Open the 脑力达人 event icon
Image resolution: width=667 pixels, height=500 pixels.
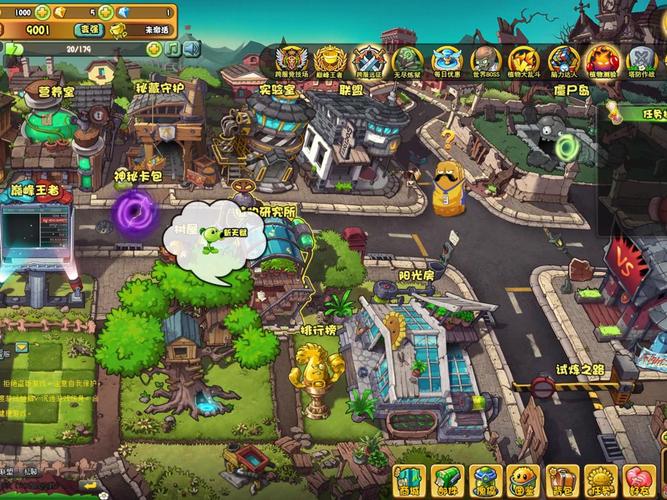(x=563, y=62)
